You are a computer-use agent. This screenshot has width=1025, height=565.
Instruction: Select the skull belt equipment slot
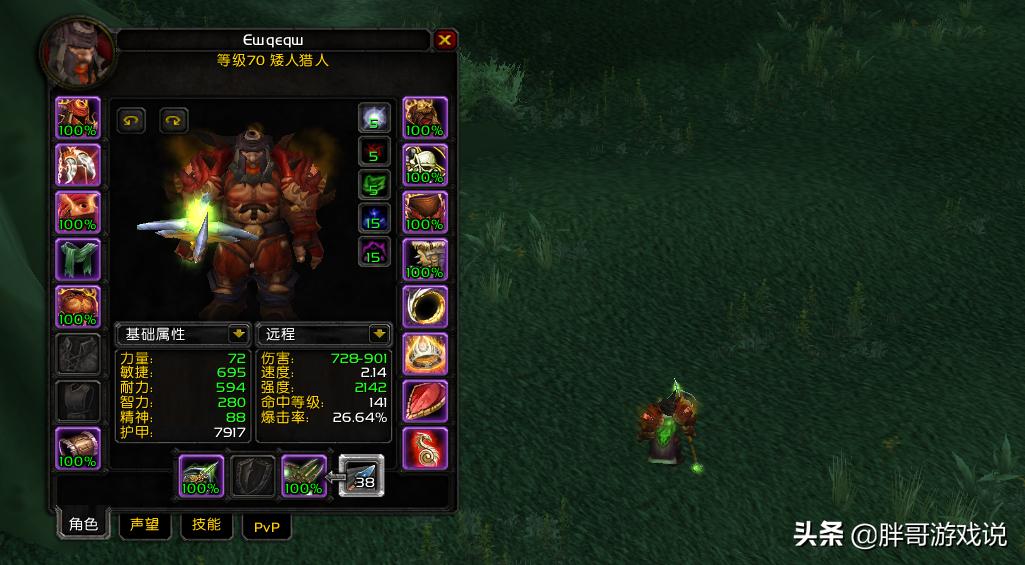[425, 165]
